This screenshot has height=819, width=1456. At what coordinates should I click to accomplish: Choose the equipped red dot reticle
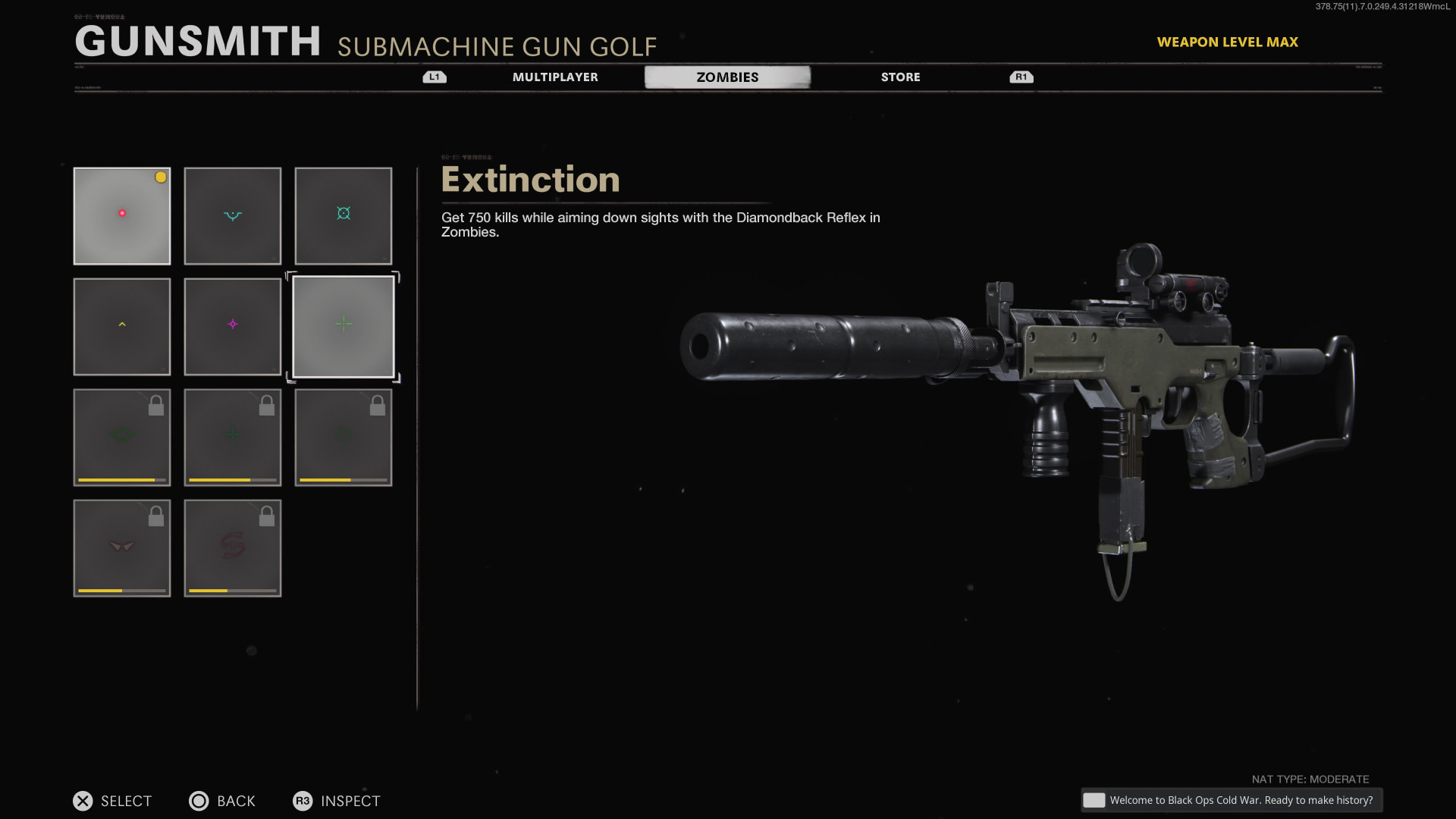point(122,216)
